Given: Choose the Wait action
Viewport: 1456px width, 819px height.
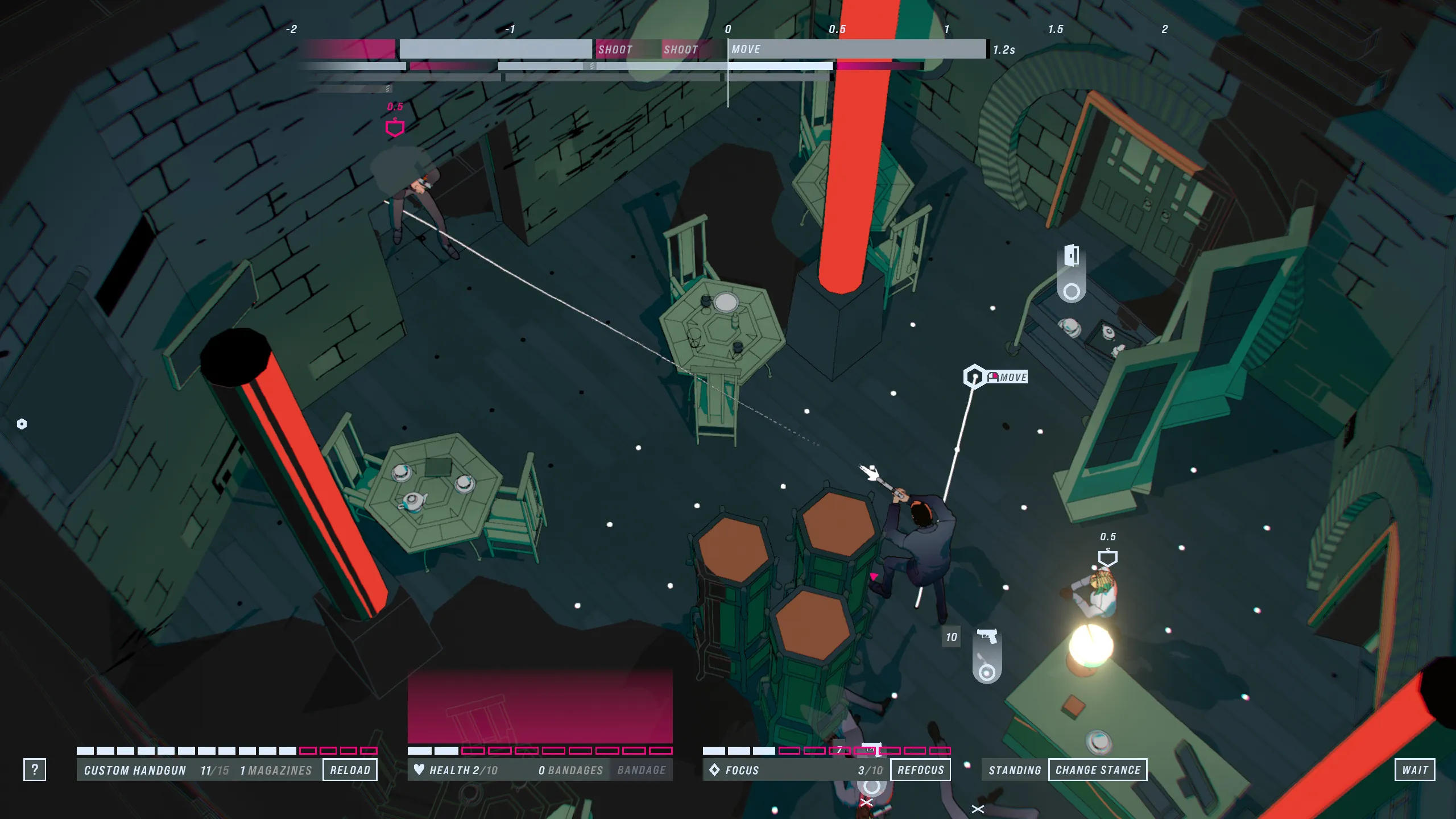Looking at the screenshot, I should click(x=1414, y=770).
